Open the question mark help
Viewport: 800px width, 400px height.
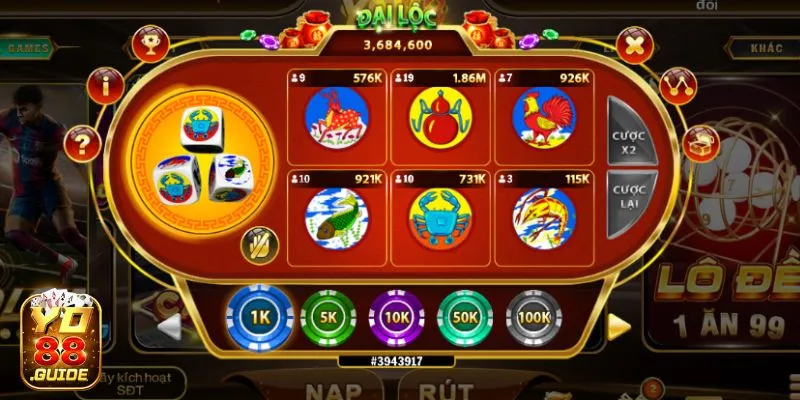83,143
